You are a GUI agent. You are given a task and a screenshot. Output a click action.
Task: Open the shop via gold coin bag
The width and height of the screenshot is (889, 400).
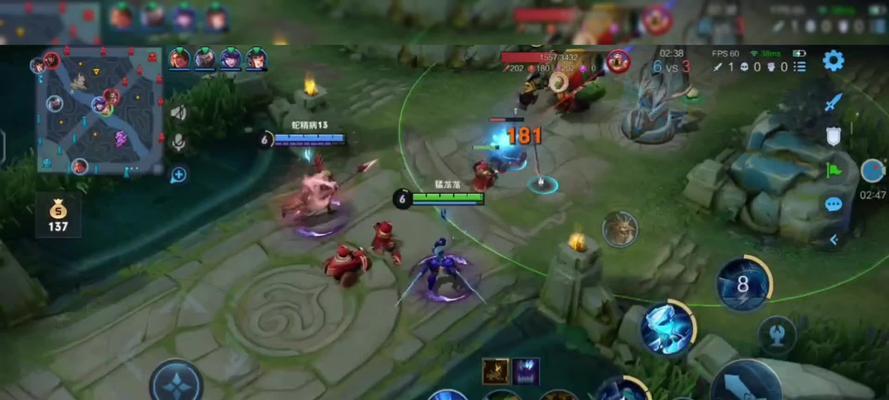[57, 215]
